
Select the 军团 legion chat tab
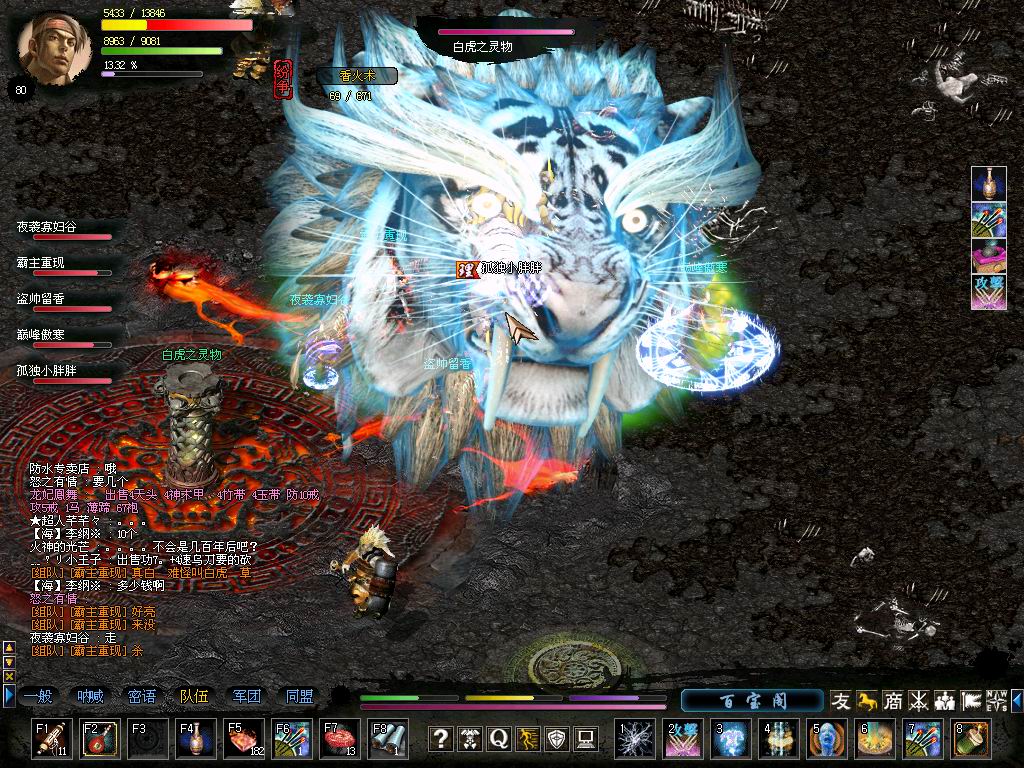247,697
